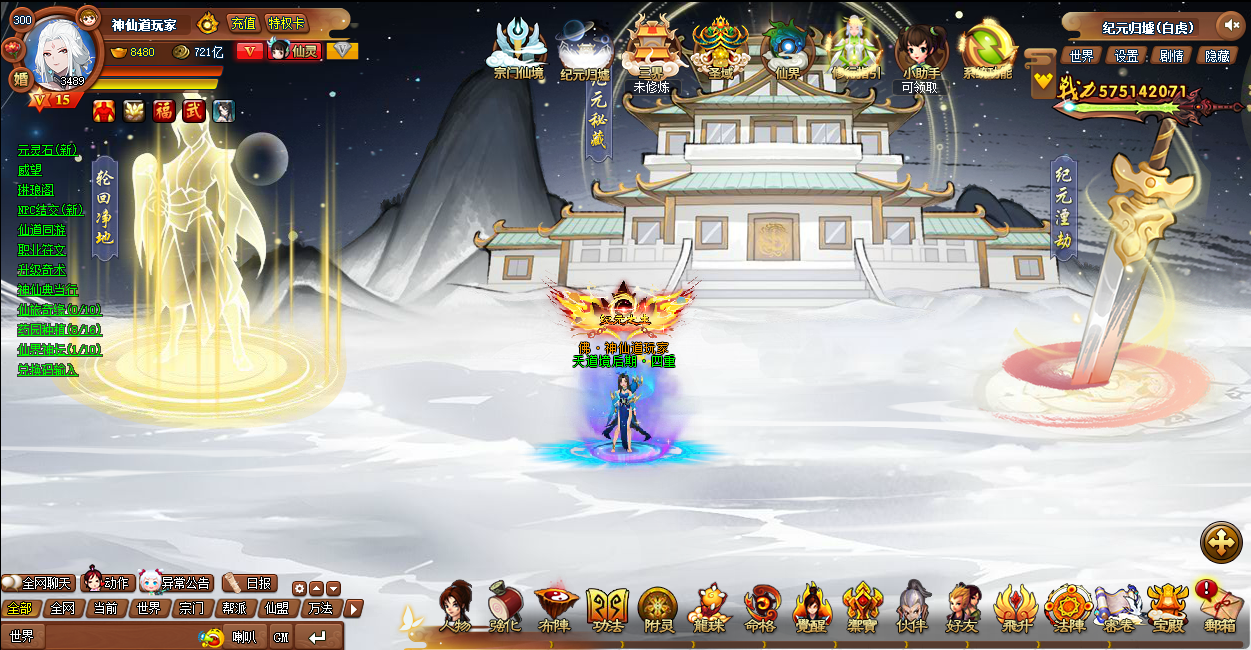1251x650 pixels.
Task: Click the 隐藏 hide button
Action: tap(1217, 56)
